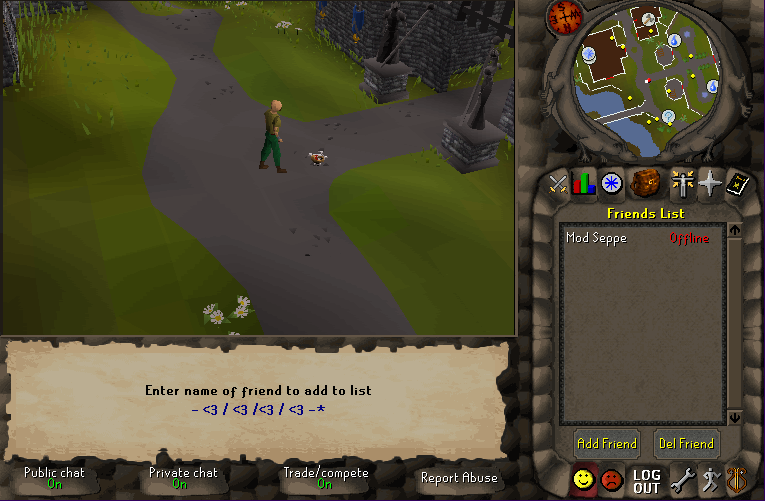Click the Del Friend button
Viewport: 765px width, 501px height.
(686, 443)
